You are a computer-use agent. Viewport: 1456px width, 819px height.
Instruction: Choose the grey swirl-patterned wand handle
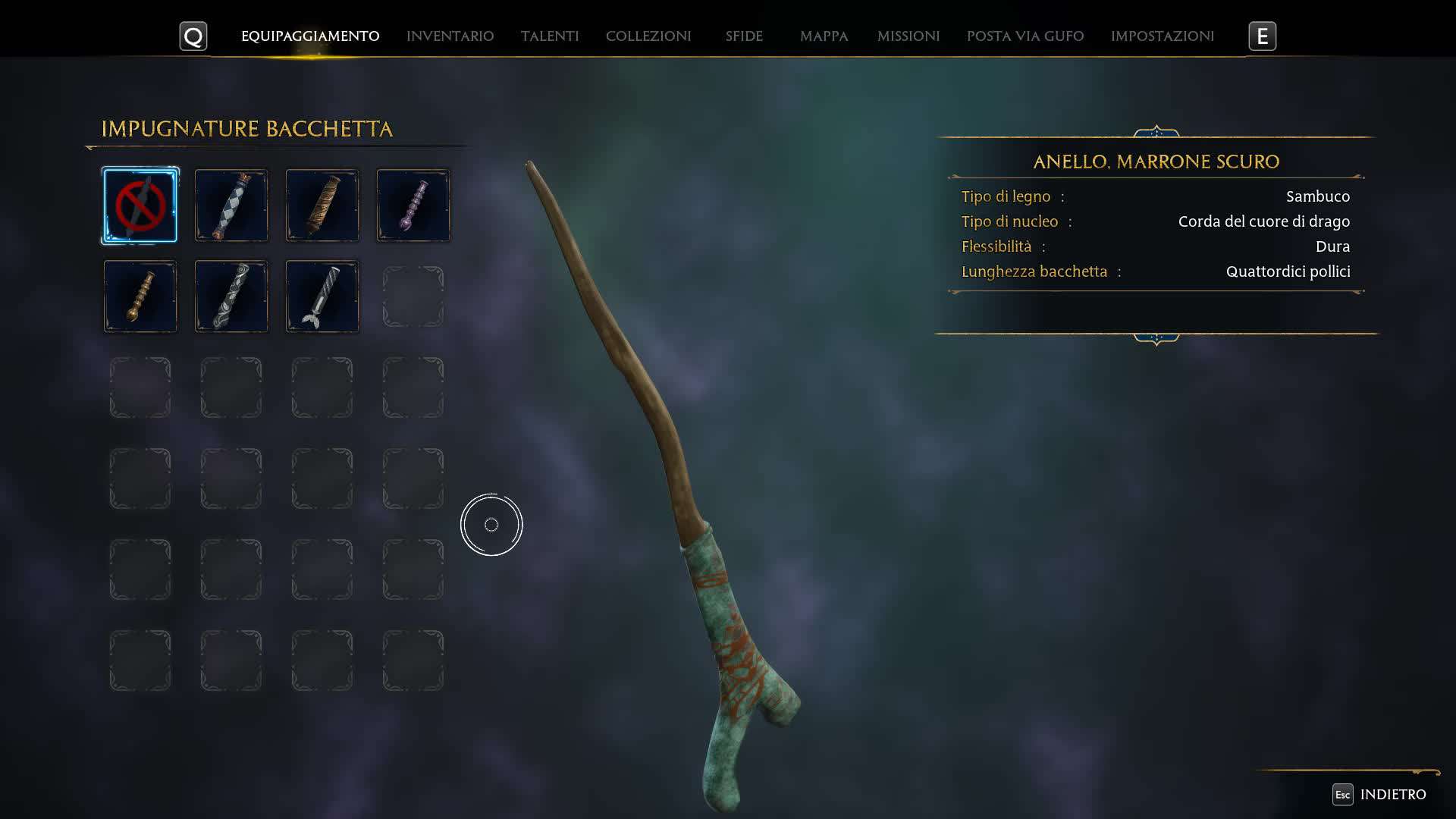pos(231,297)
